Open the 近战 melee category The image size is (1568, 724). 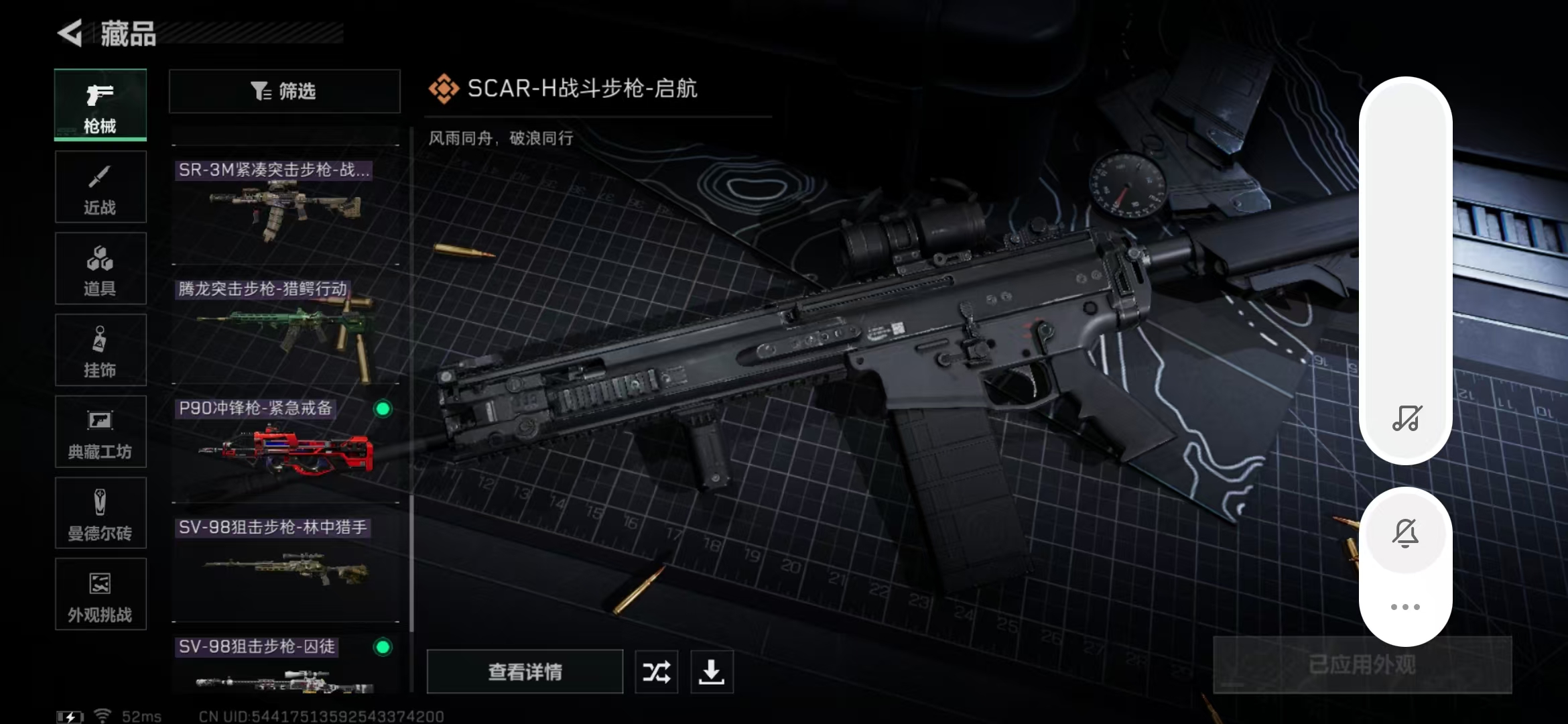[101, 187]
